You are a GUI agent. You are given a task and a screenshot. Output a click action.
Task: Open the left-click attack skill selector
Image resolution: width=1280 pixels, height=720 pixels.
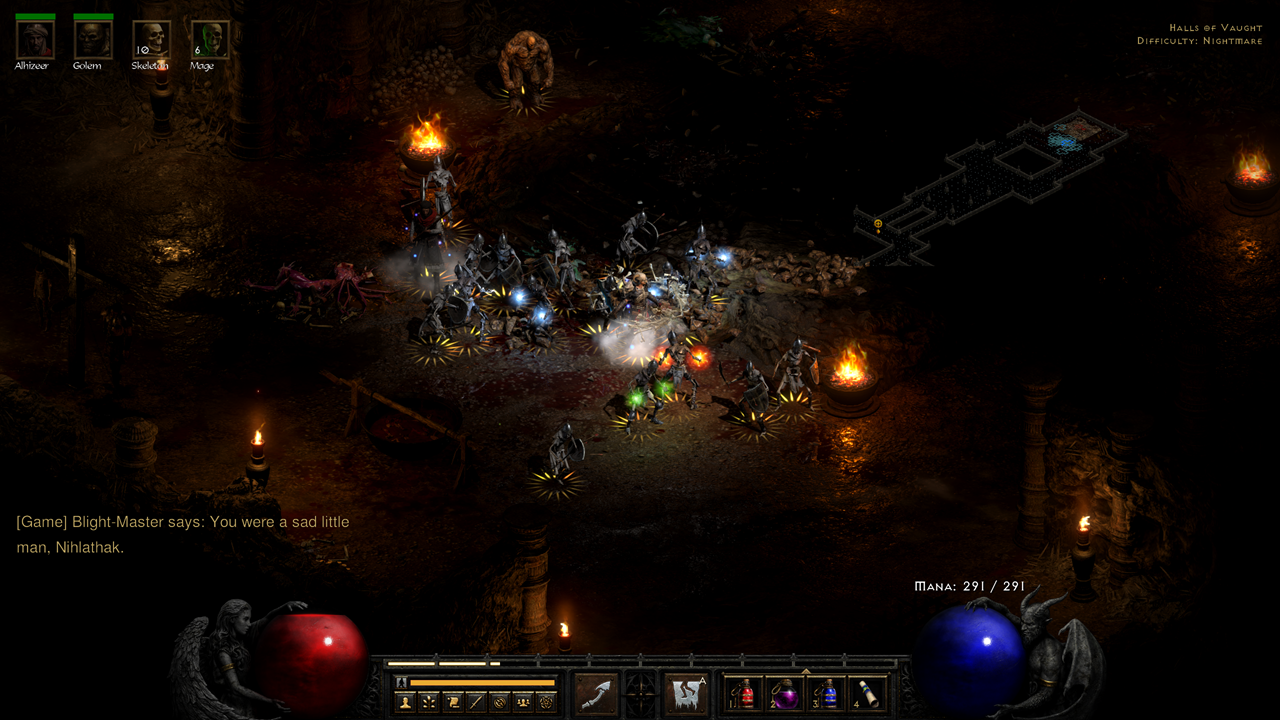pyautogui.click(x=597, y=694)
